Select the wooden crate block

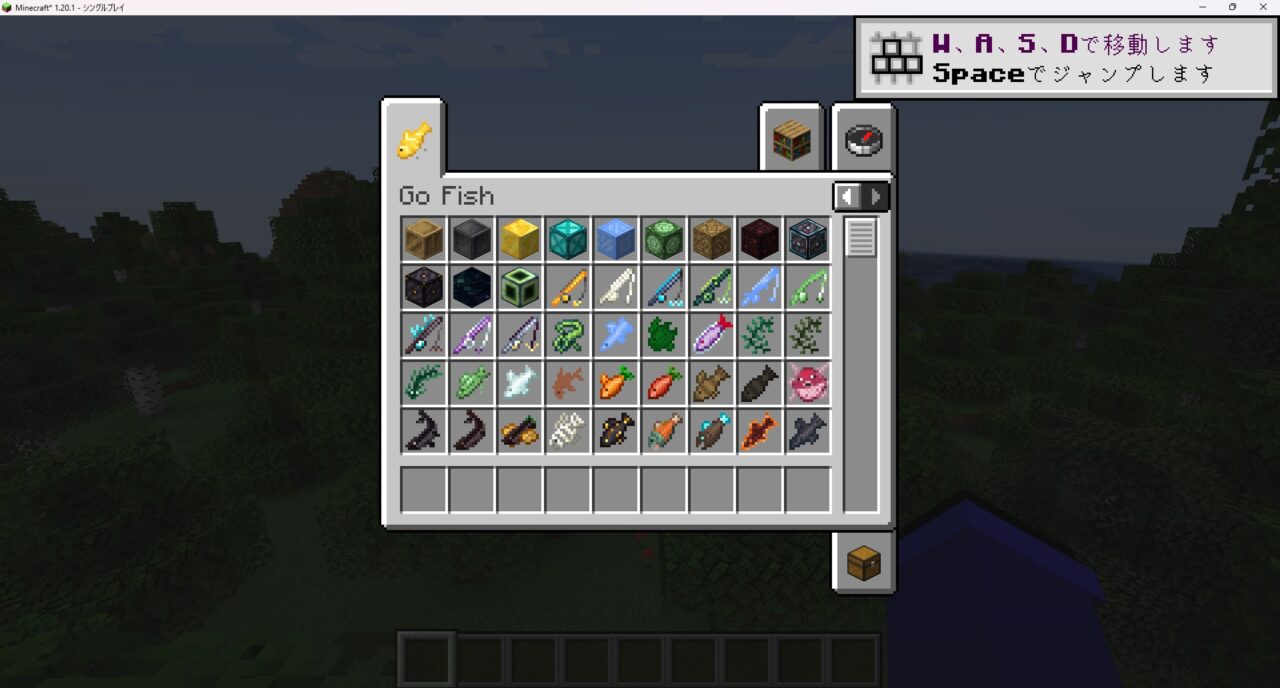424,239
